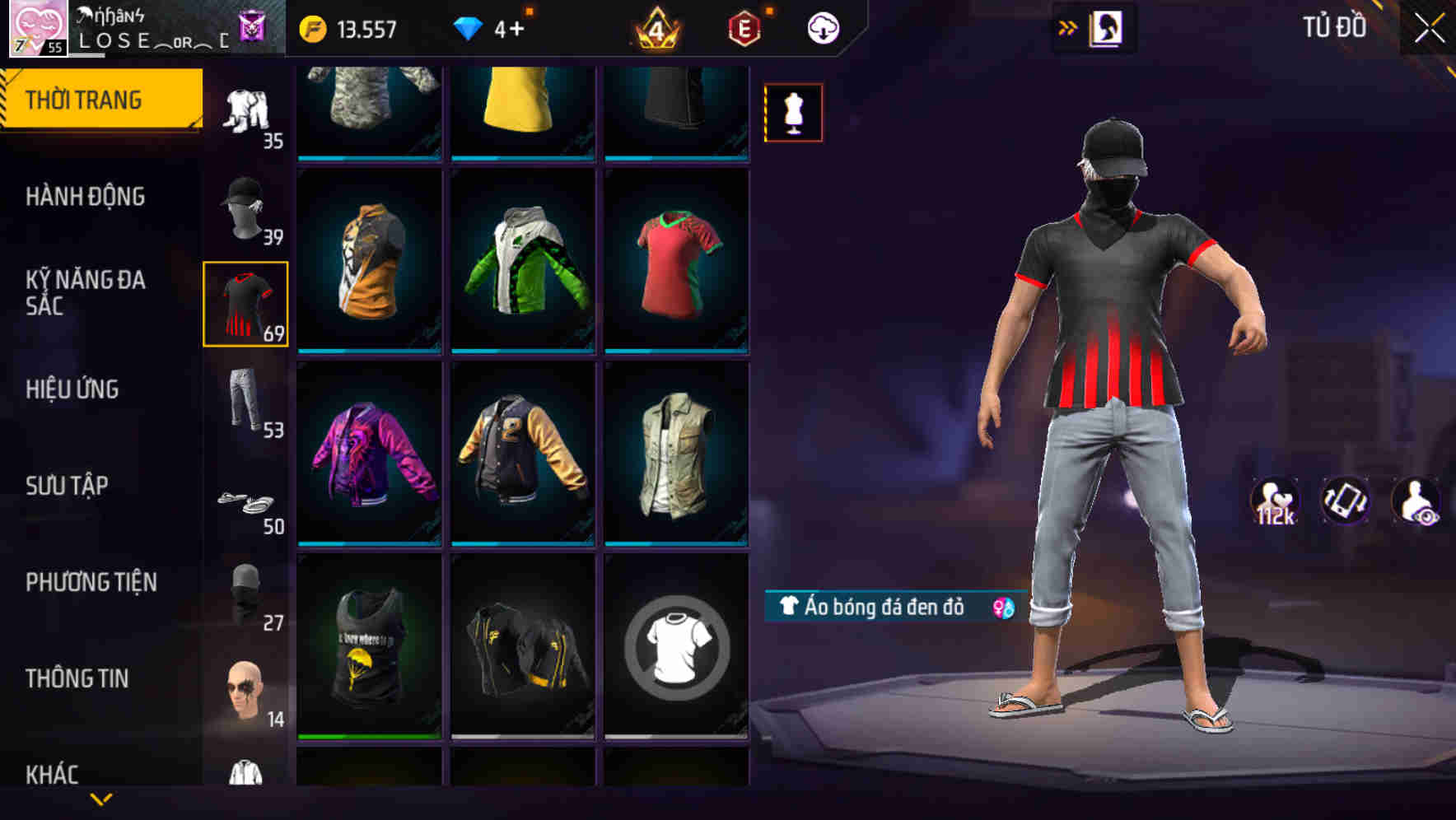Select the mannequin display icon
The image size is (1456, 820).
click(793, 112)
